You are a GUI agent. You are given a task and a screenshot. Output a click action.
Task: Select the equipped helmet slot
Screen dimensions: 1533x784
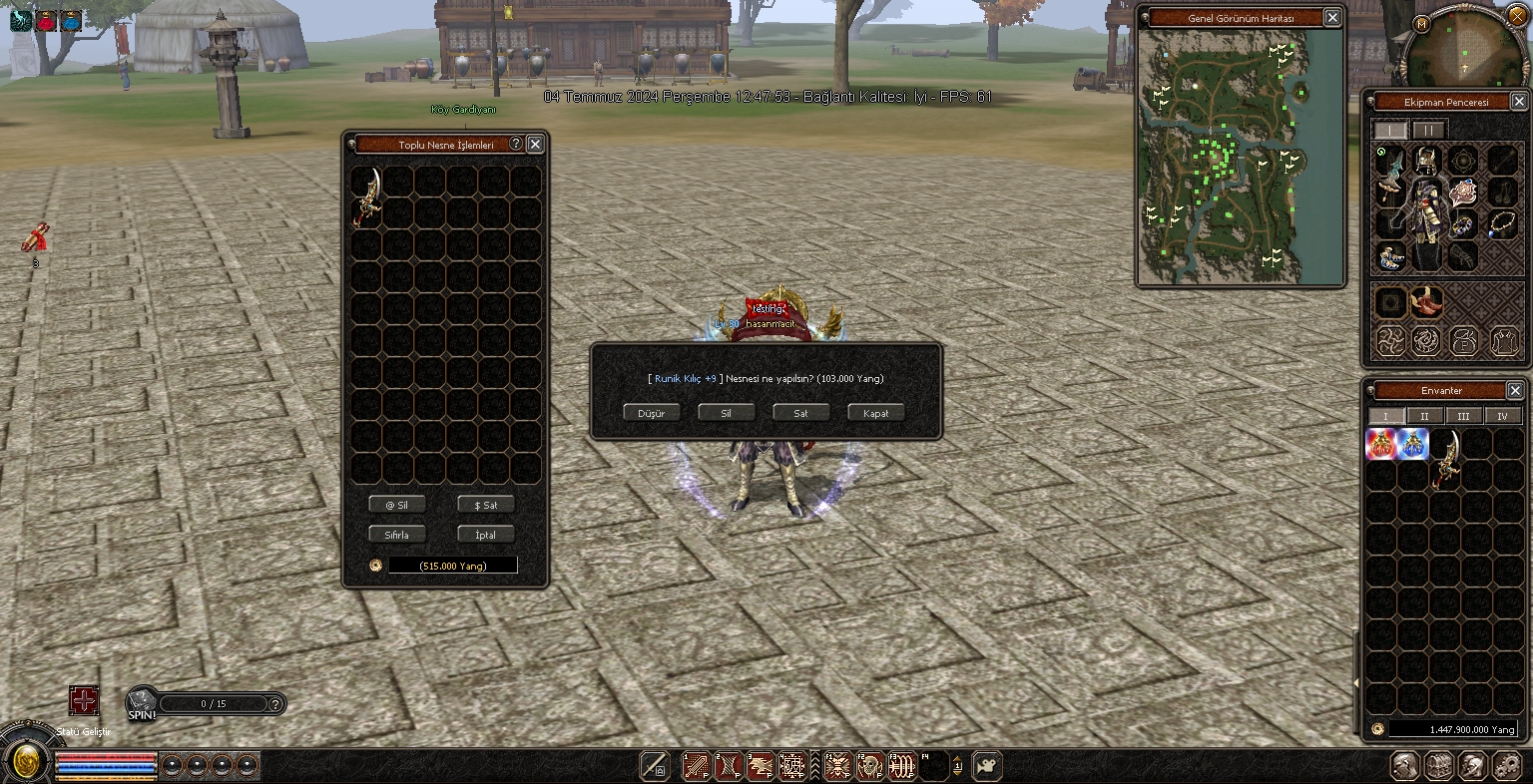tap(1426, 160)
